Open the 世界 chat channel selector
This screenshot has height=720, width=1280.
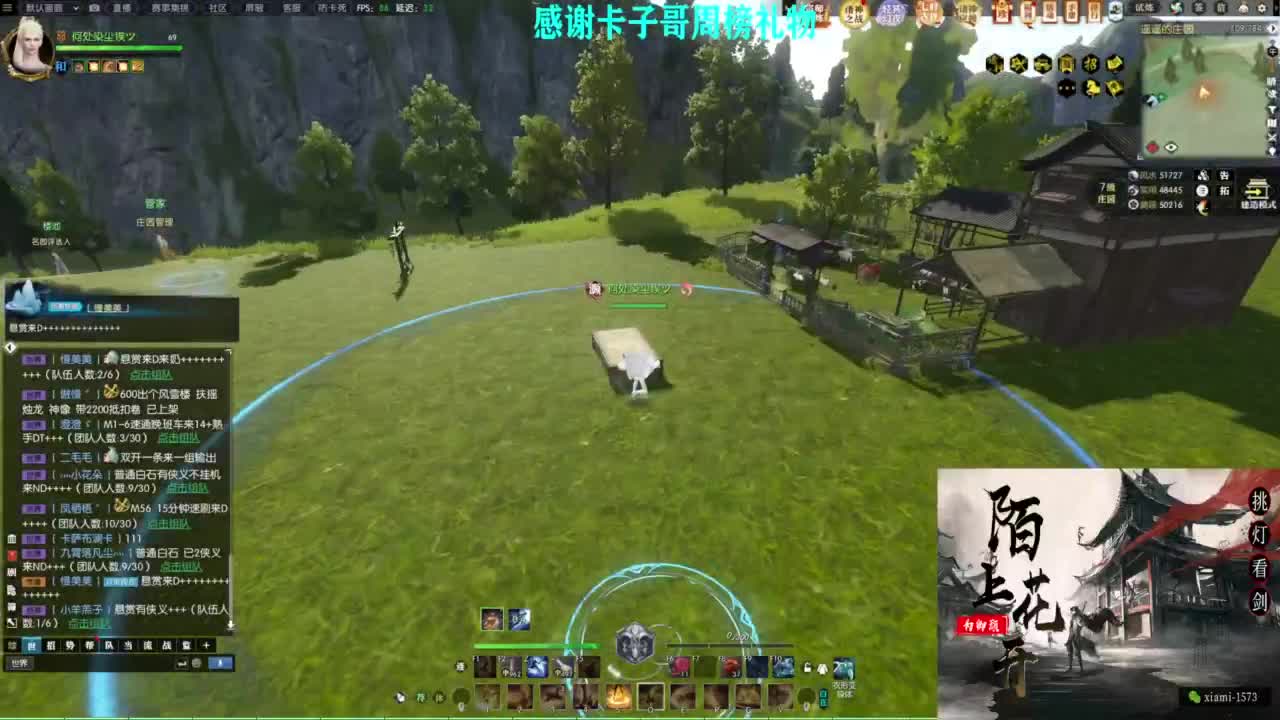coord(21,662)
